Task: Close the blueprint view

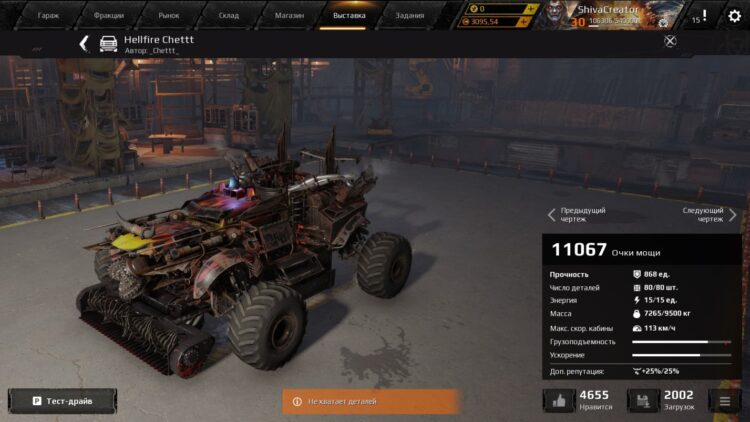Action: (670, 41)
